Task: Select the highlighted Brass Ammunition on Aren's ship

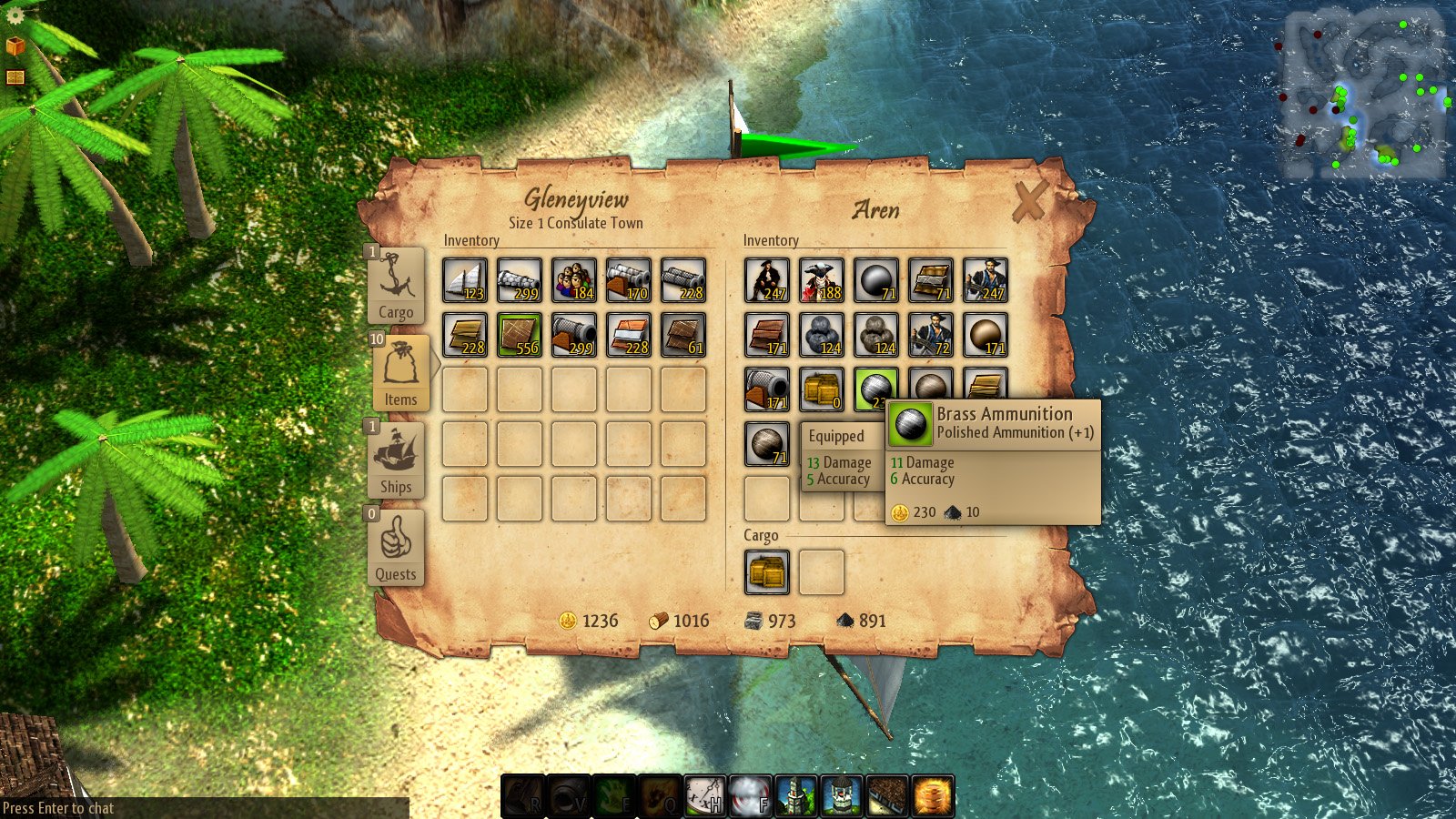Action: click(876, 387)
